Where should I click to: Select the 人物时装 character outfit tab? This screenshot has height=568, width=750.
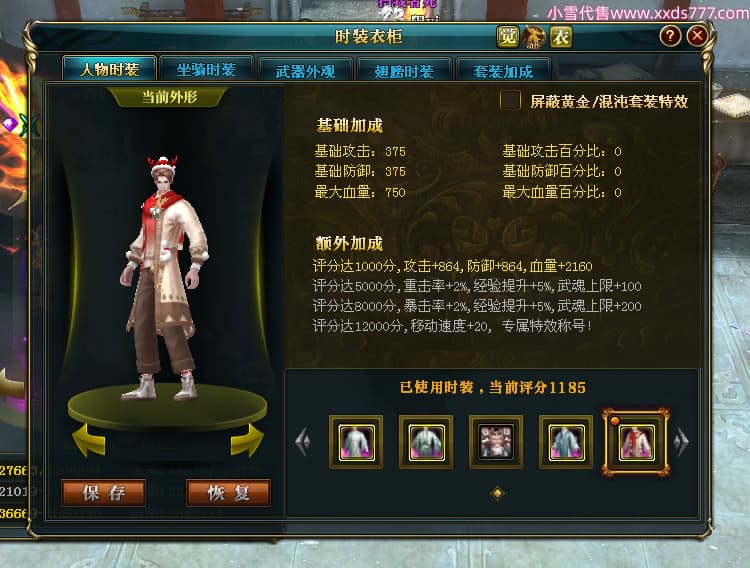[110, 70]
